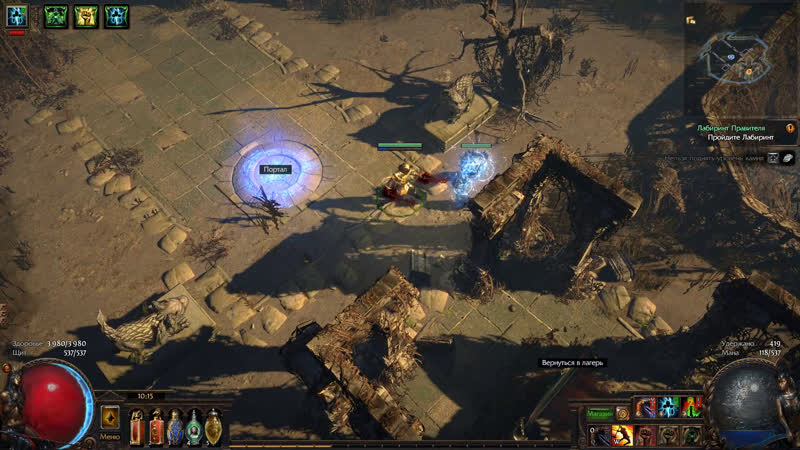Open the minimap overlay
The height and width of the screenshot is (450, 800).
click(740, 55)
